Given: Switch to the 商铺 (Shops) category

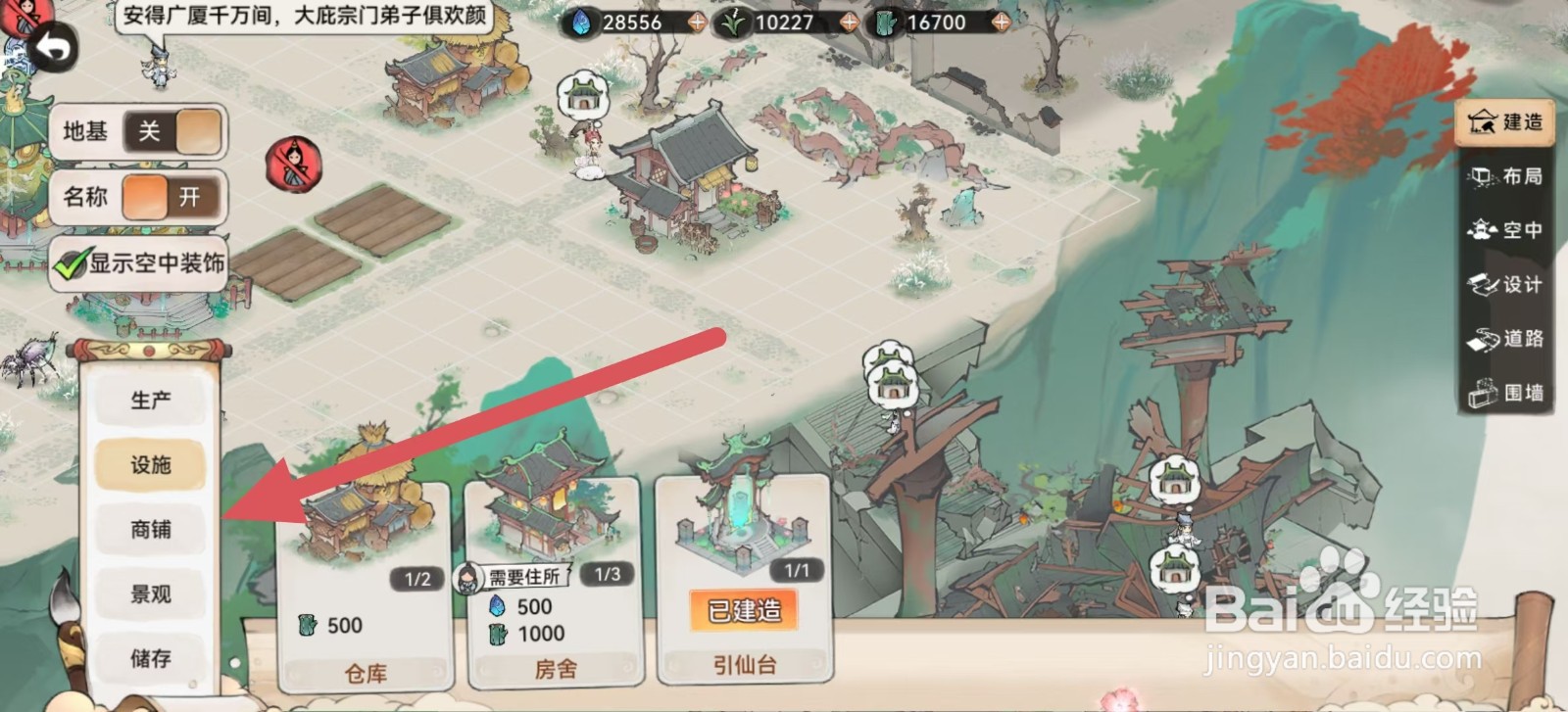Looking at the screenshot, I should [150, 530].
